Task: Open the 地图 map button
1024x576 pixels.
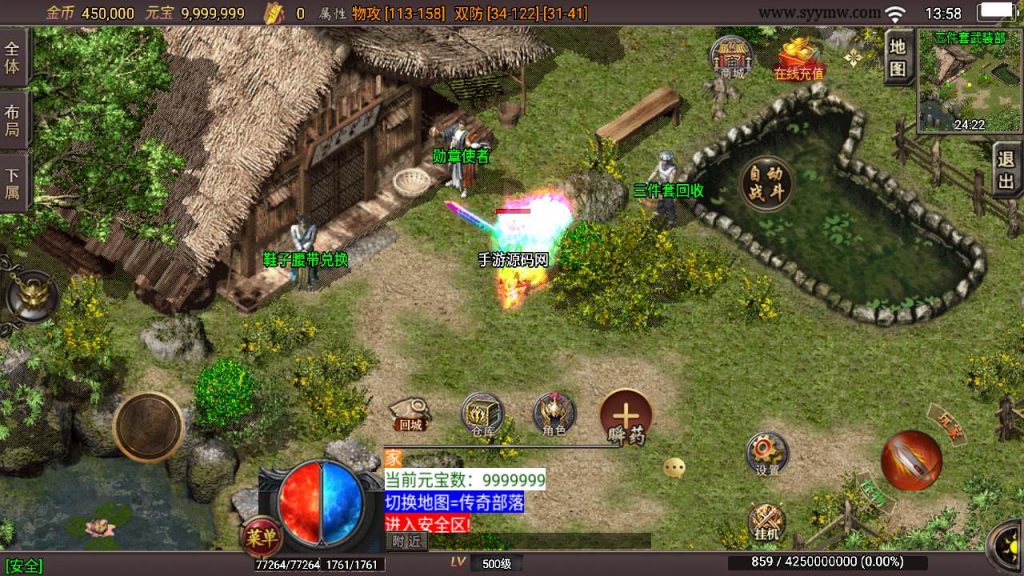Action: (898, 56)
